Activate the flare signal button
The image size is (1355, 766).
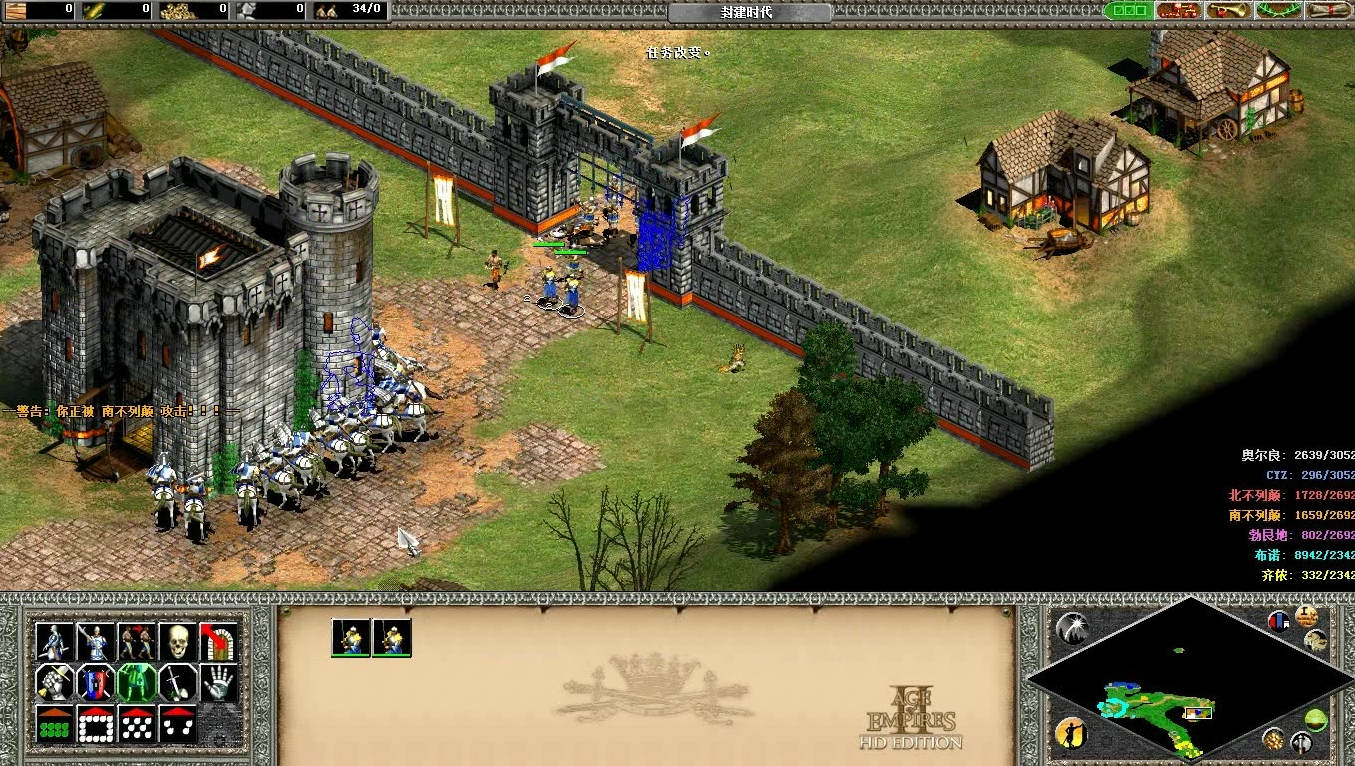pyautogui.click(x=1072, y=629)
